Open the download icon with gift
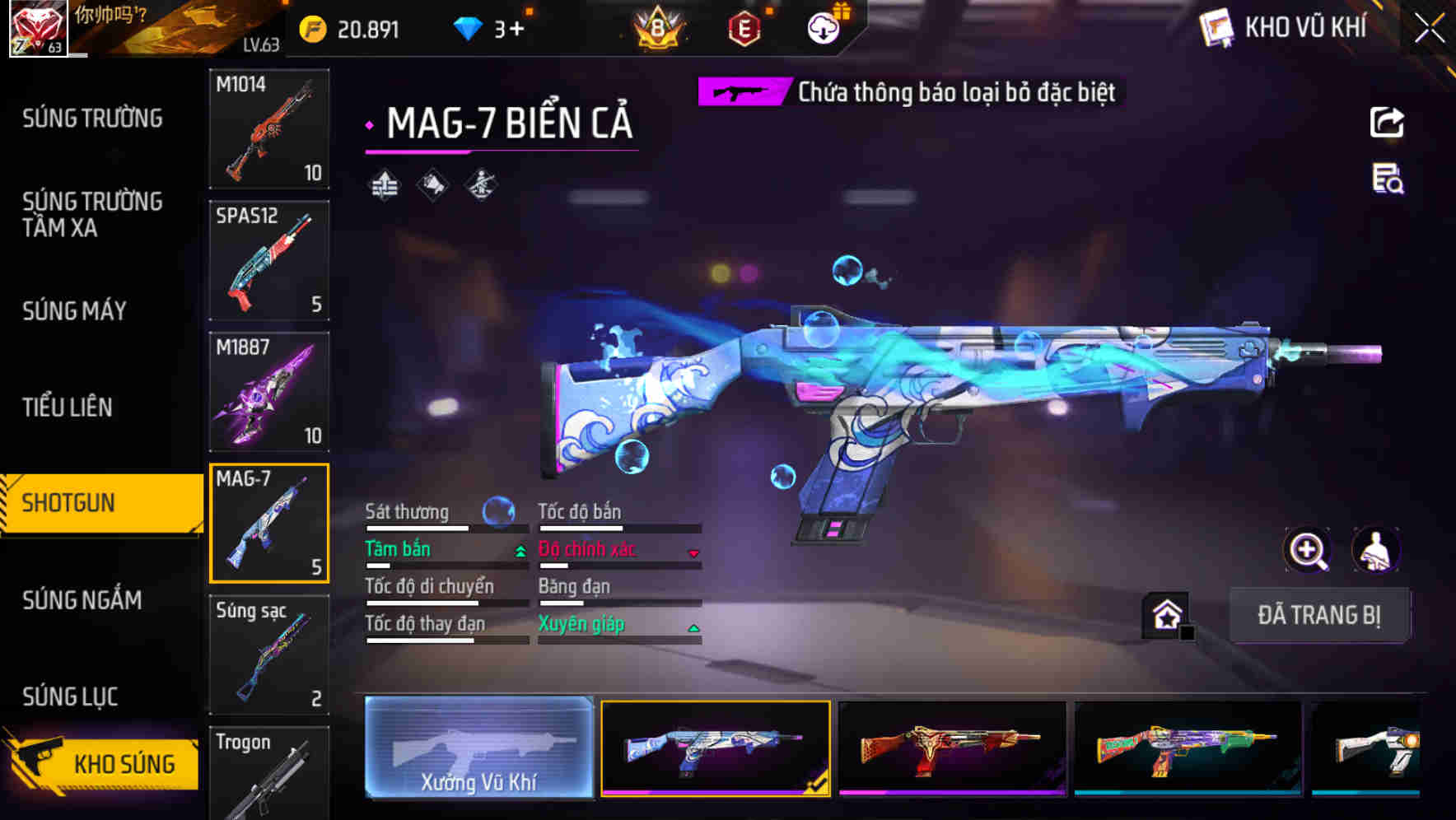1456x820 pixels. click(x=824, y=28)
